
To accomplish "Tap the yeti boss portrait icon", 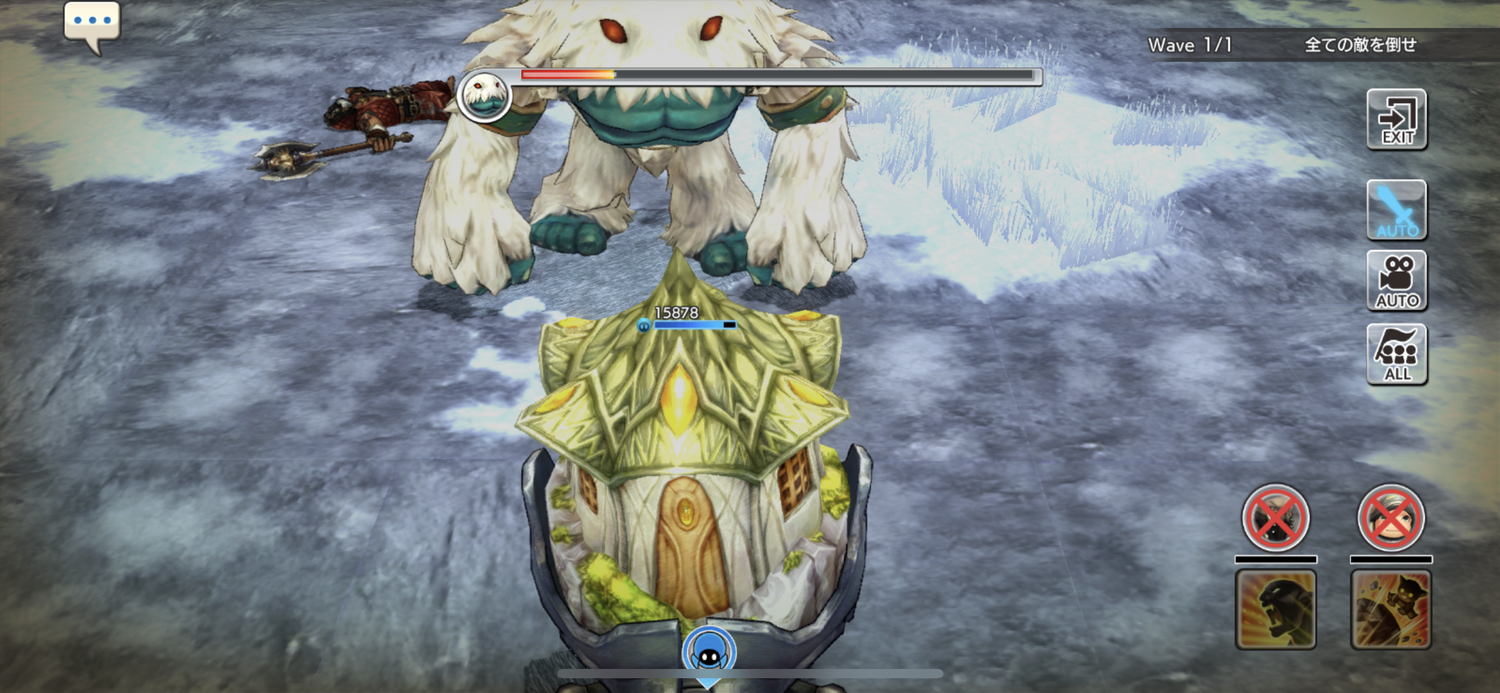I will coord(485,96).
